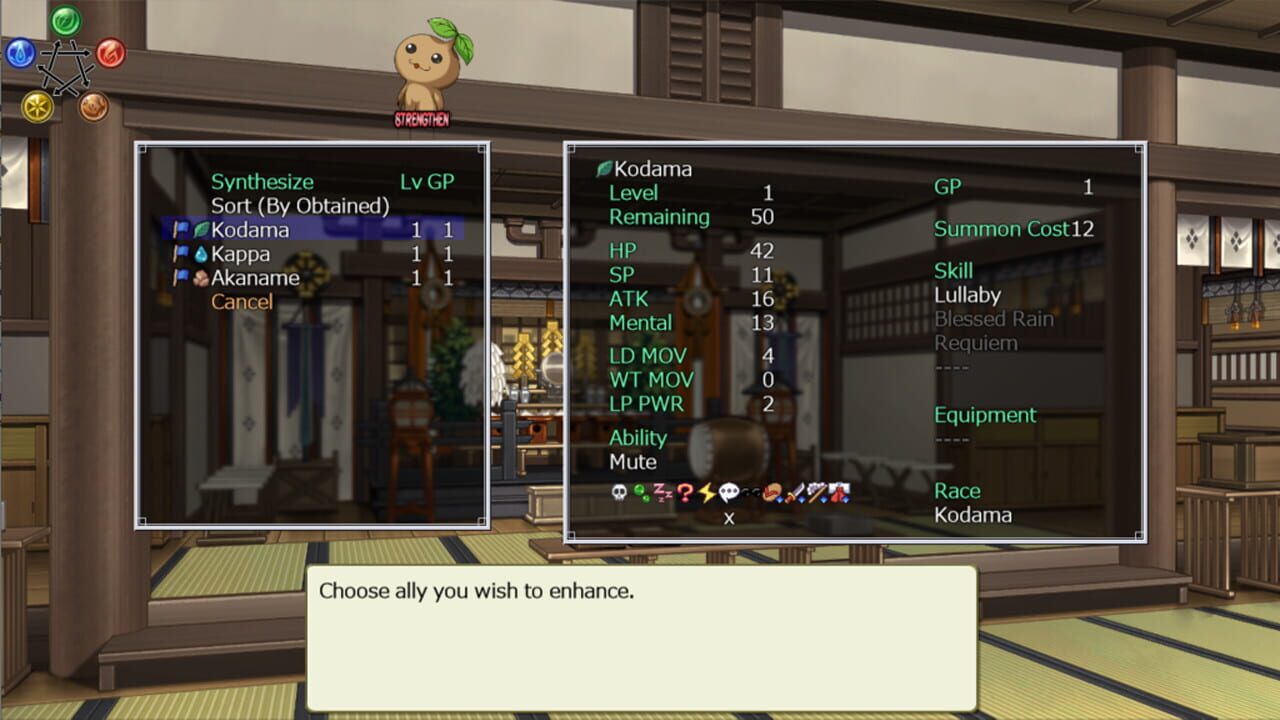1280x720 pixels.
Task: Select the bronze earth element orb
Action: 93,105
